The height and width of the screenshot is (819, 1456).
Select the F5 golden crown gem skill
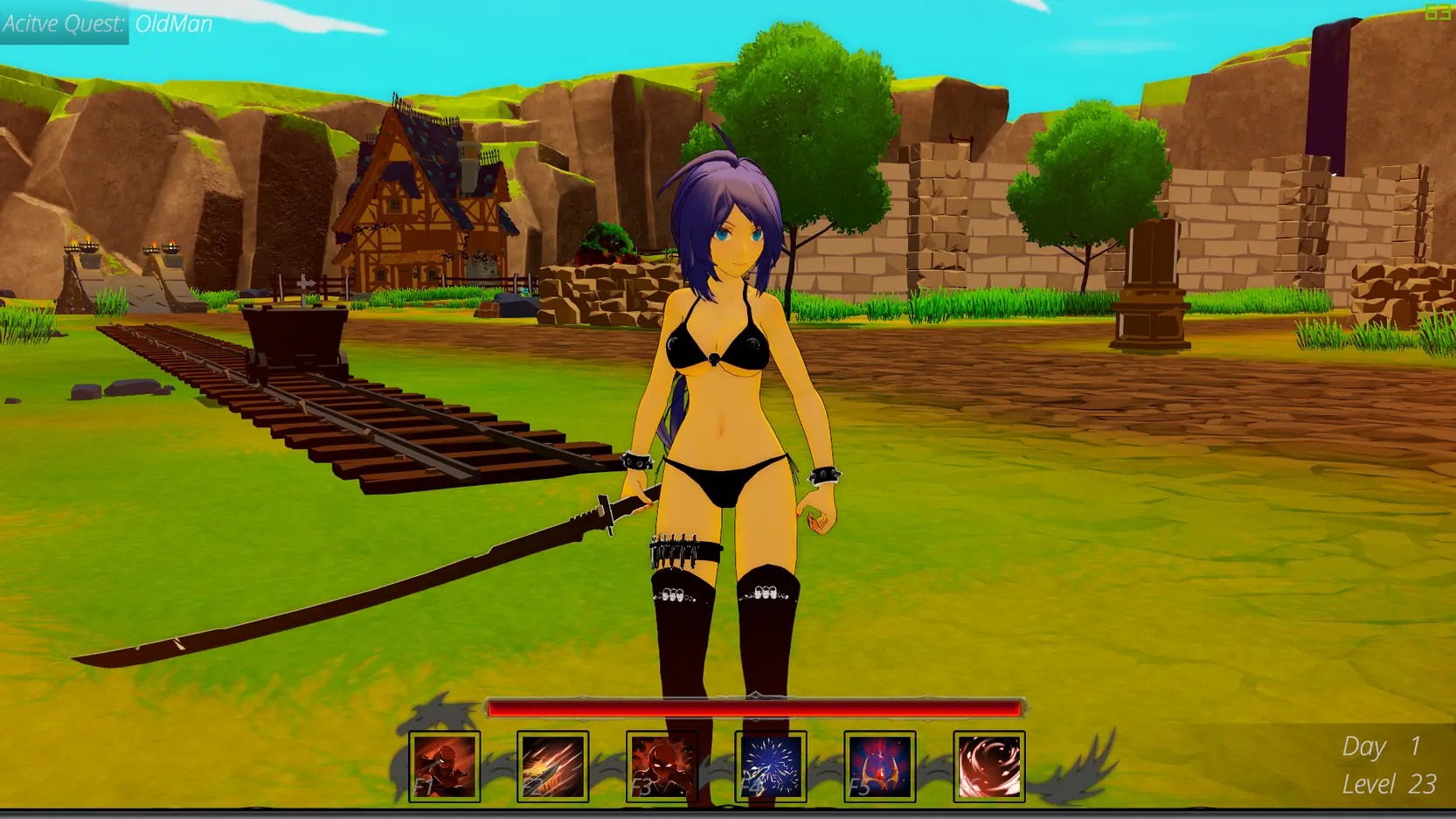(x=879, y=767)
